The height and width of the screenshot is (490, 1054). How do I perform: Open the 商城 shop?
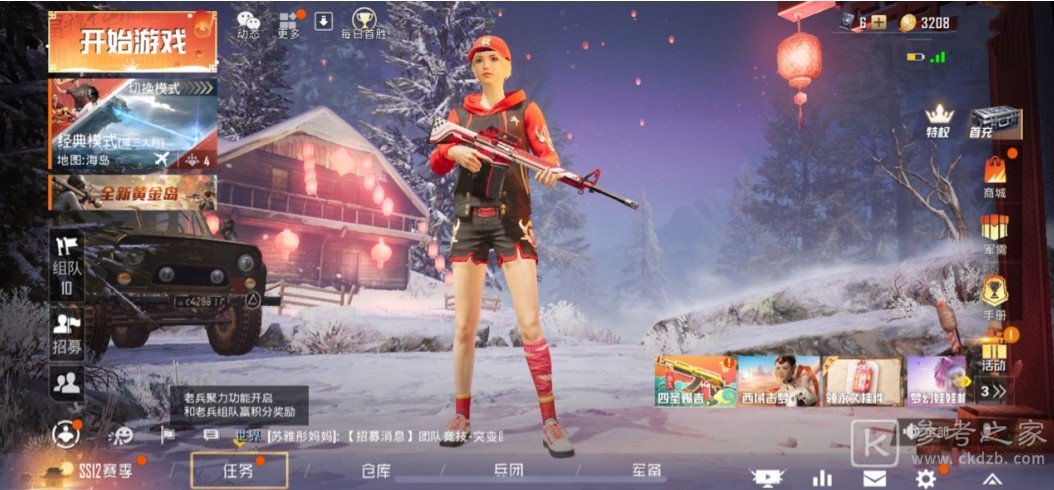pos(995,176)
